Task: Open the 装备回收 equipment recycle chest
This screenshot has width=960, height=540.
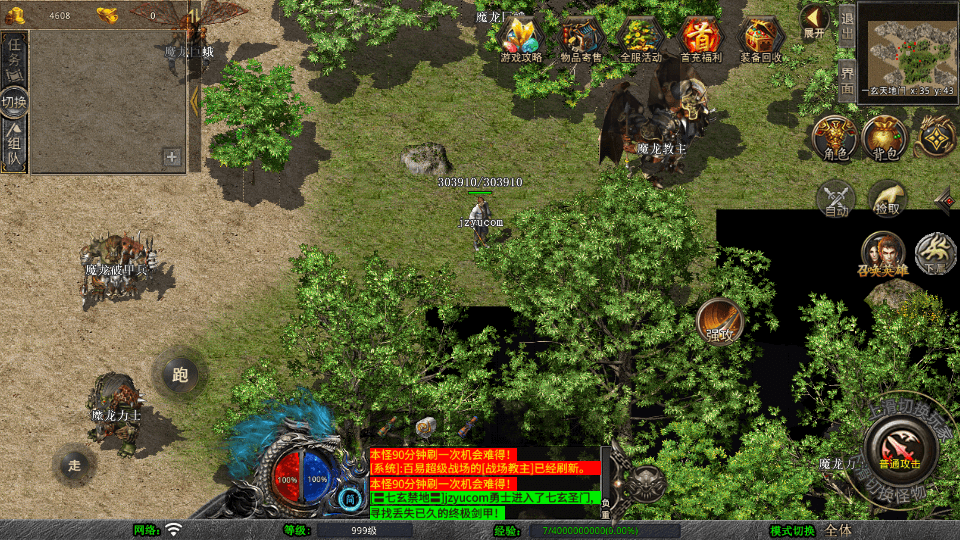Action: click(762, 38)
